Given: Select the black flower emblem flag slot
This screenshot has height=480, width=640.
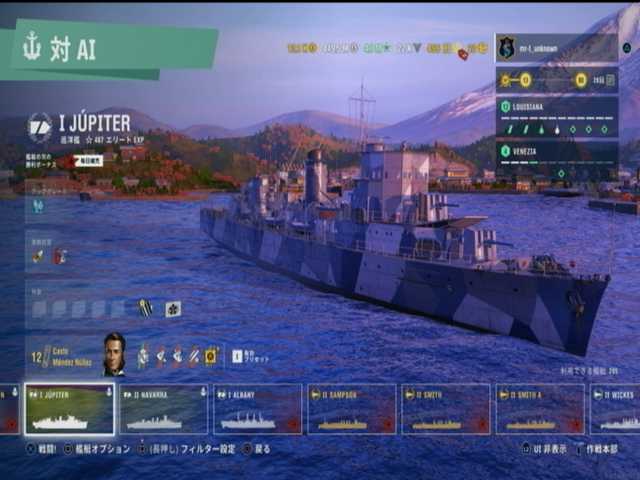Looking at the screenshot, I should [x=173, y=308].
